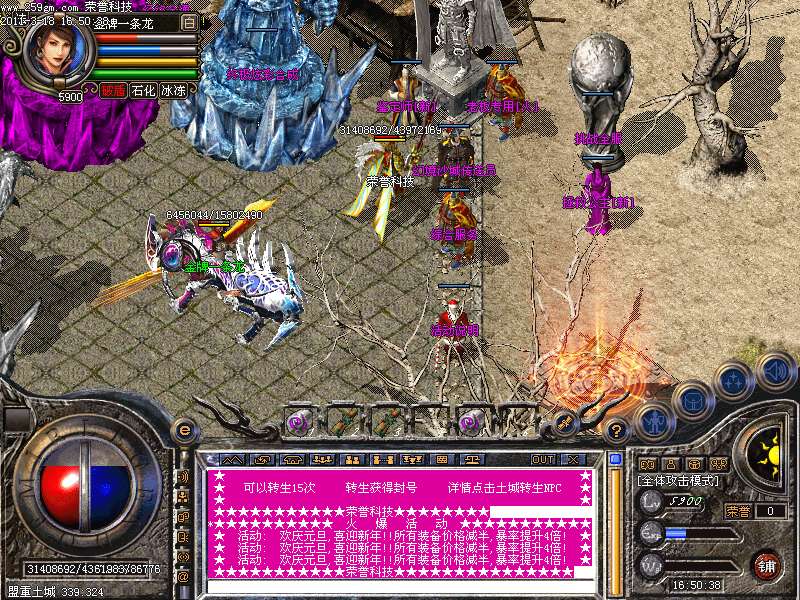Screen dimensions: 800x600
Task: Click the chat scrollbar blue handle
Action: 614,460
